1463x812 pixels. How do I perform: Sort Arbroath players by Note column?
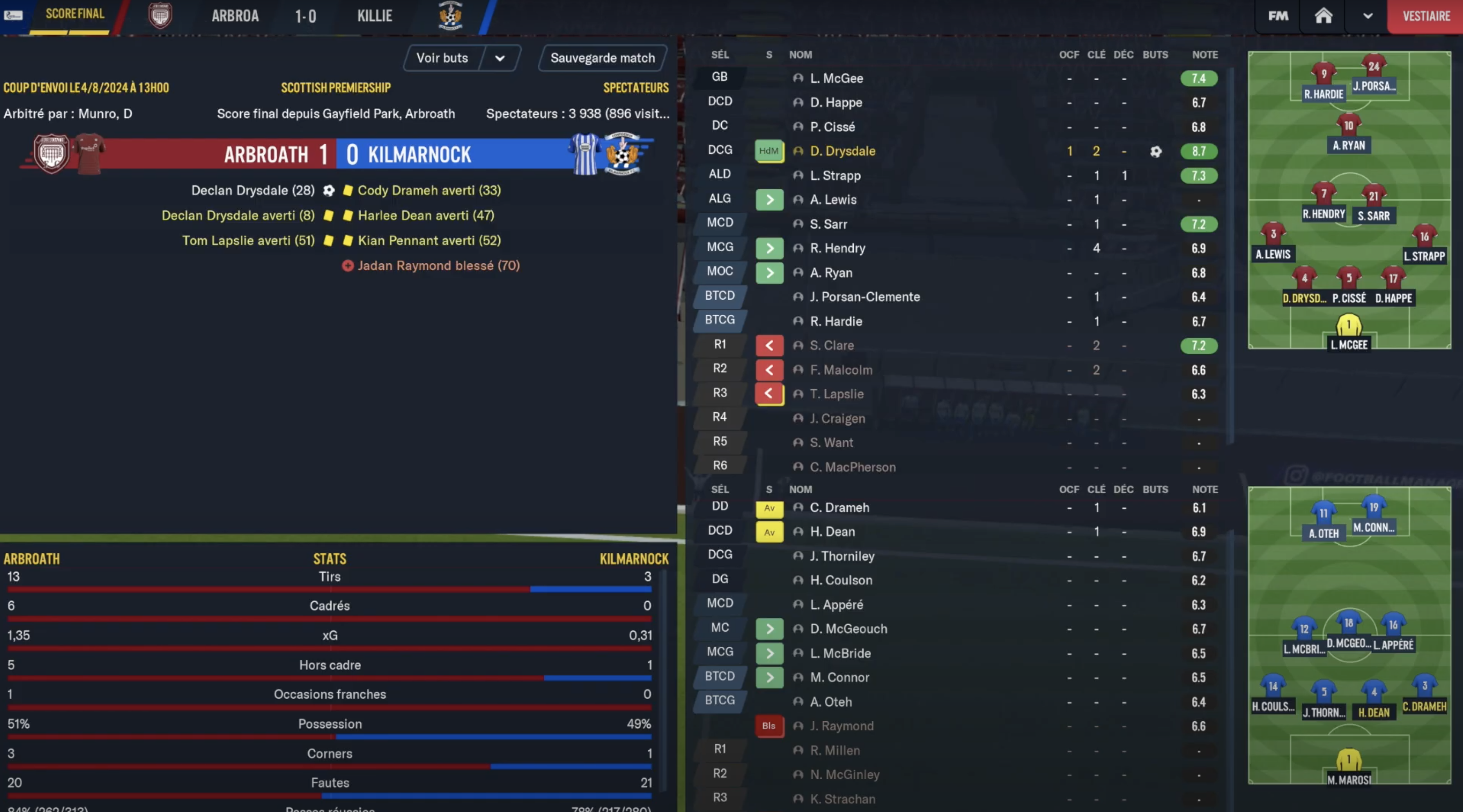[x=1205, y=54]
